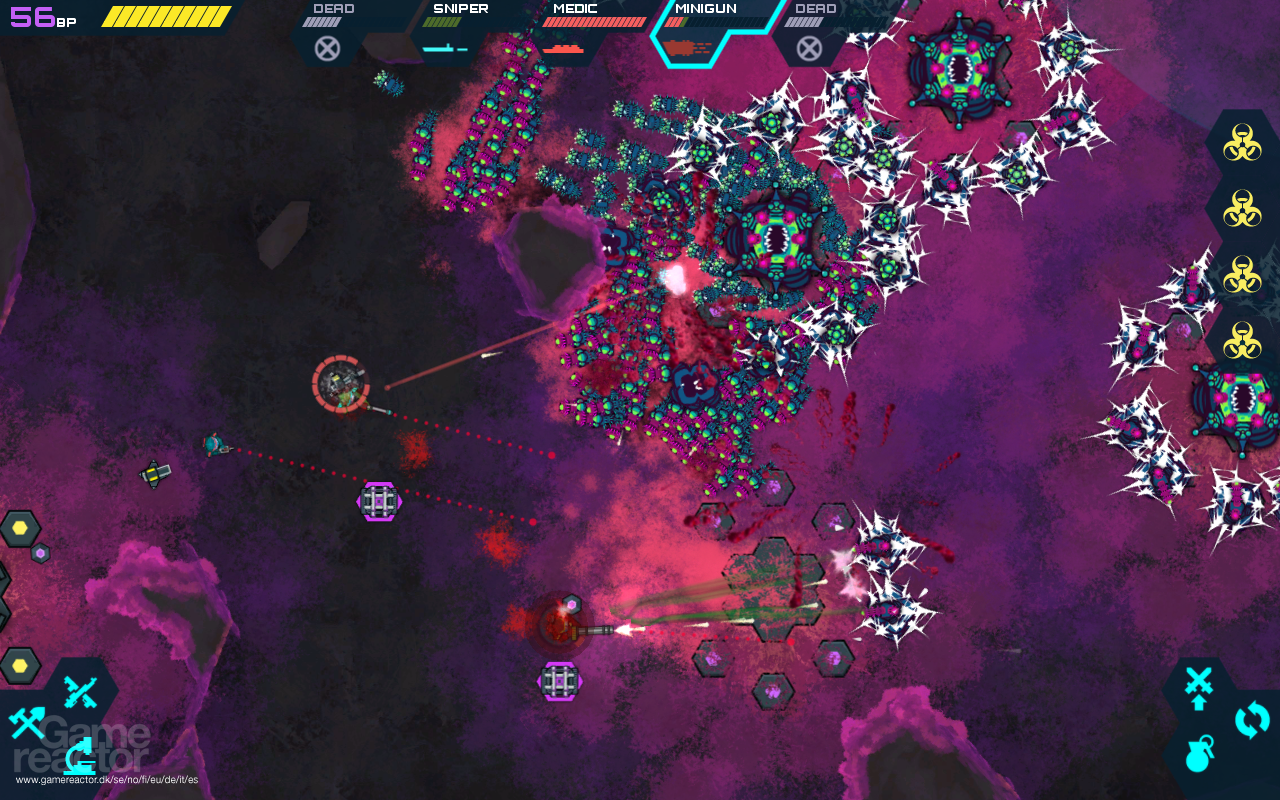
Task: Switch focus to the SNIPER name tab
Action: click(x=460, y=8)
